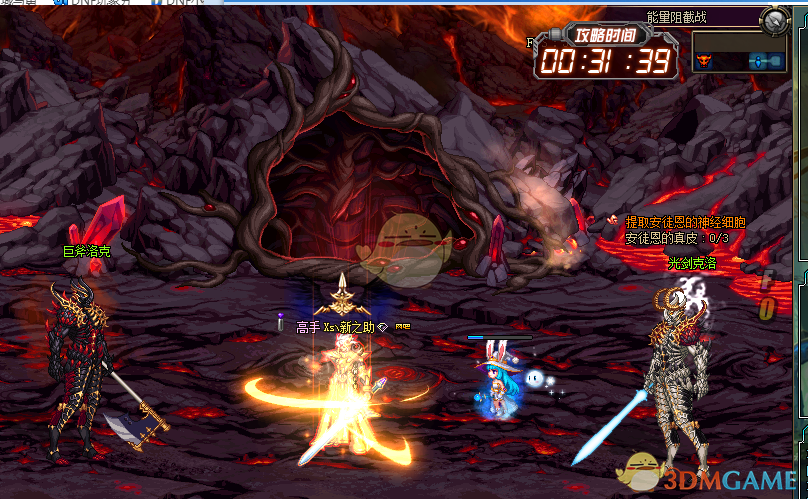
Task: Open the 提取安徒恩的神经细胞 quest tracker entry
Action: click(684, 222)
